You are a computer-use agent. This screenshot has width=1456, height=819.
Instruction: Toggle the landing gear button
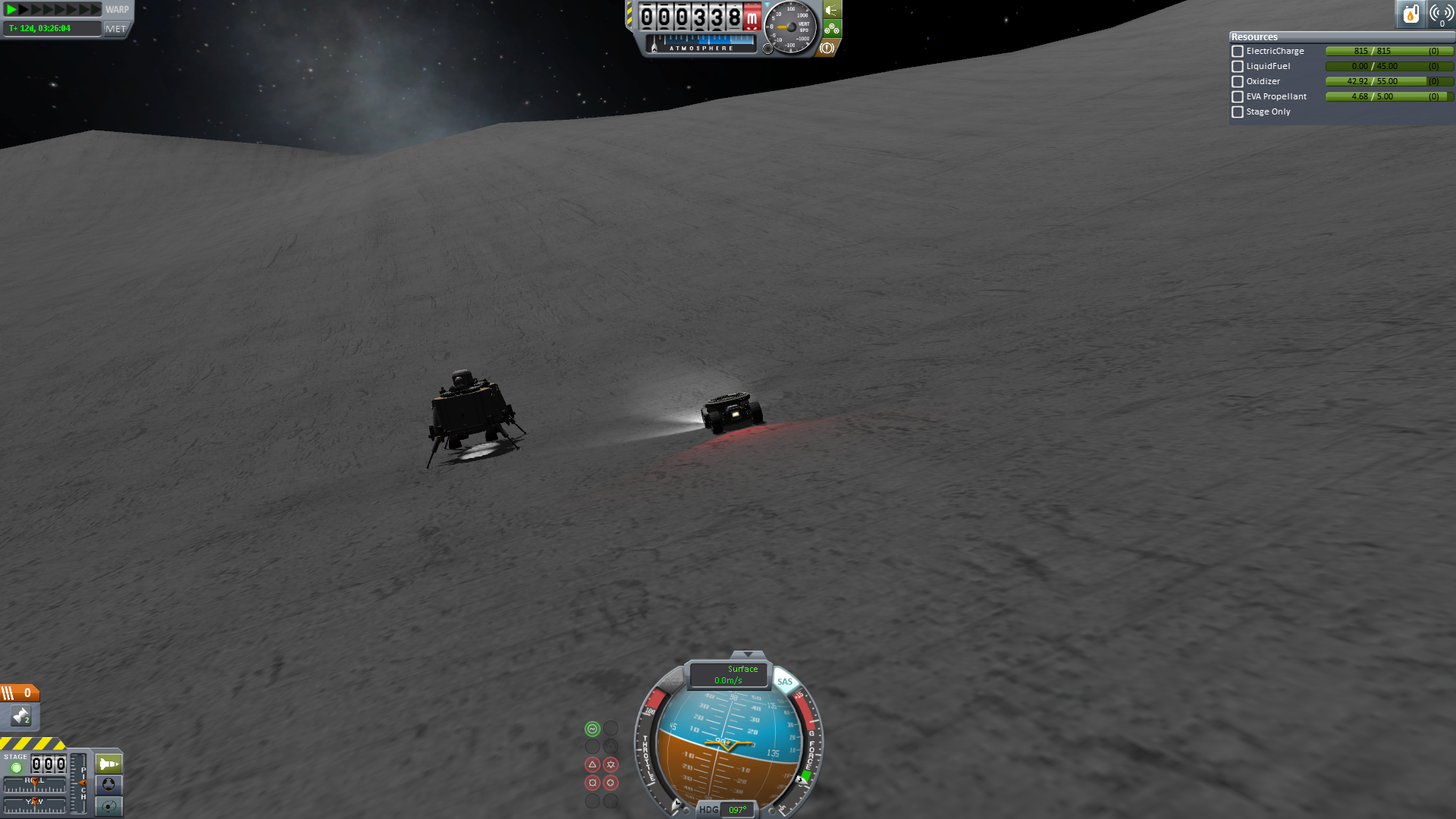coord(832,30)
